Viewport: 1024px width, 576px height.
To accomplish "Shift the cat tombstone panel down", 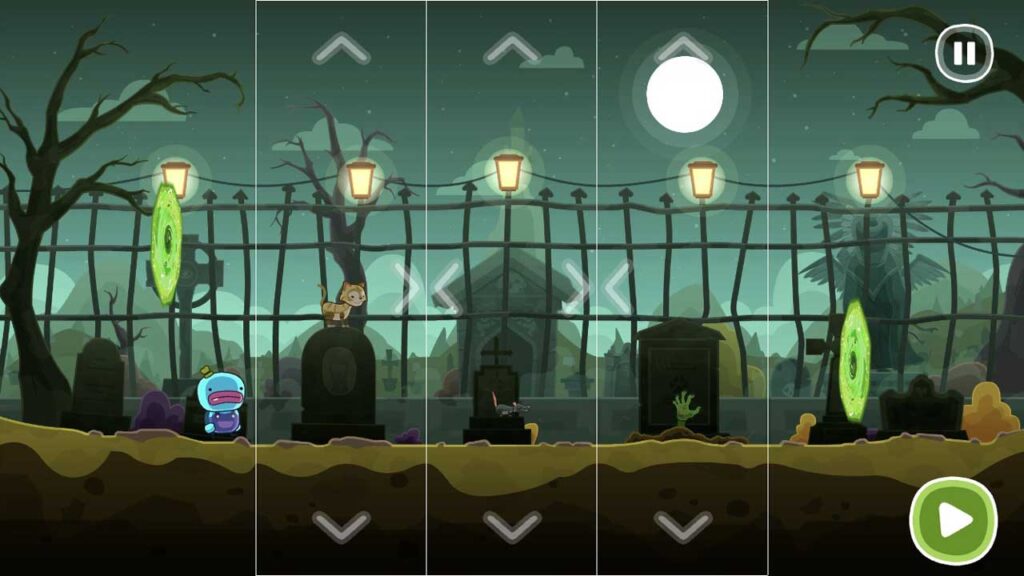I will tap(341, 524).
